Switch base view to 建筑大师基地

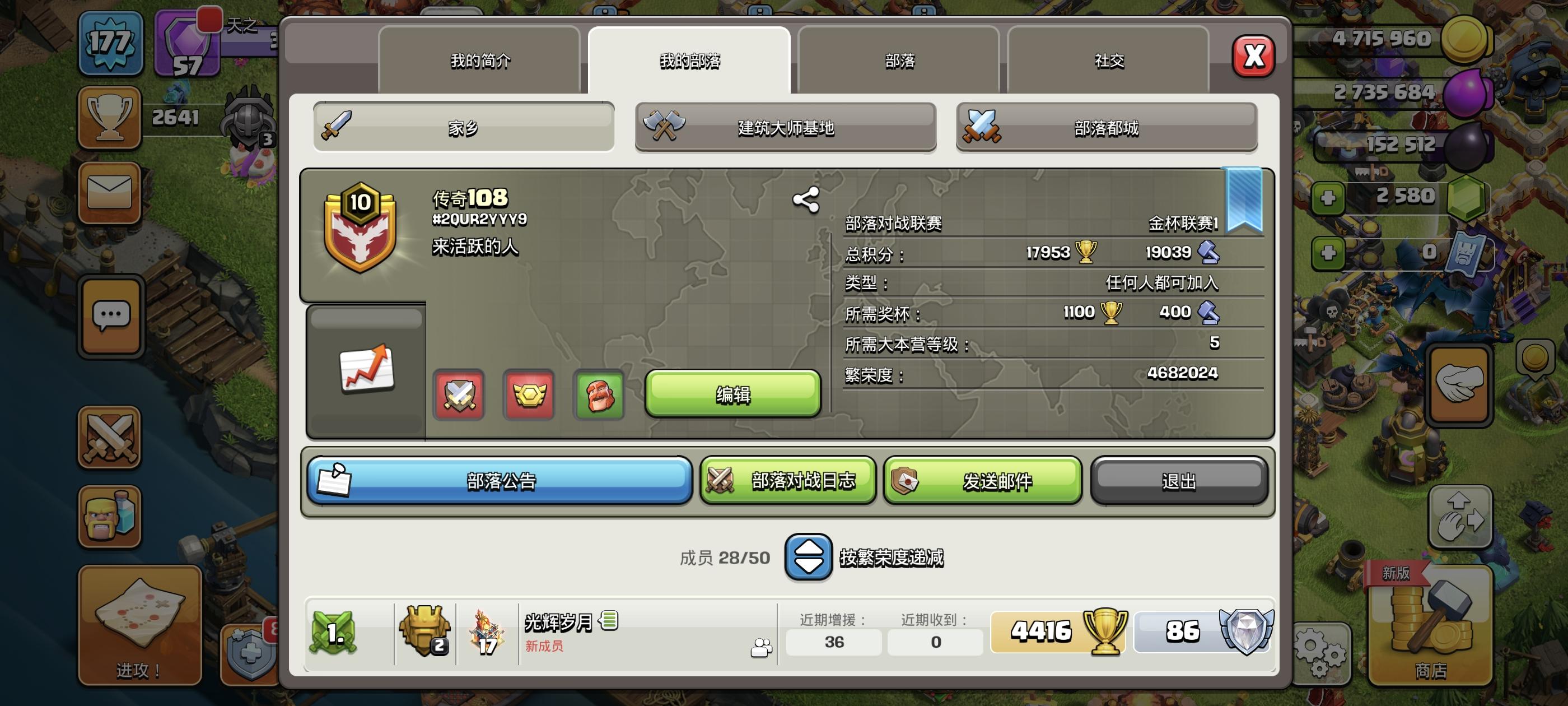[786, 127]
